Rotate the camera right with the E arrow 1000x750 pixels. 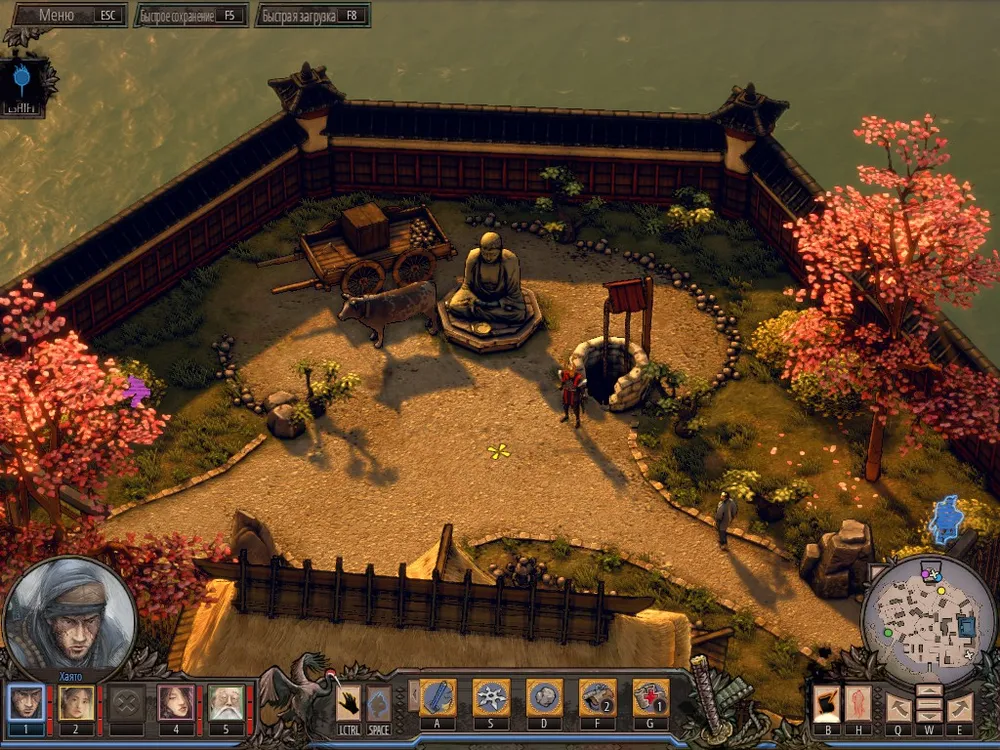(960, 707)
